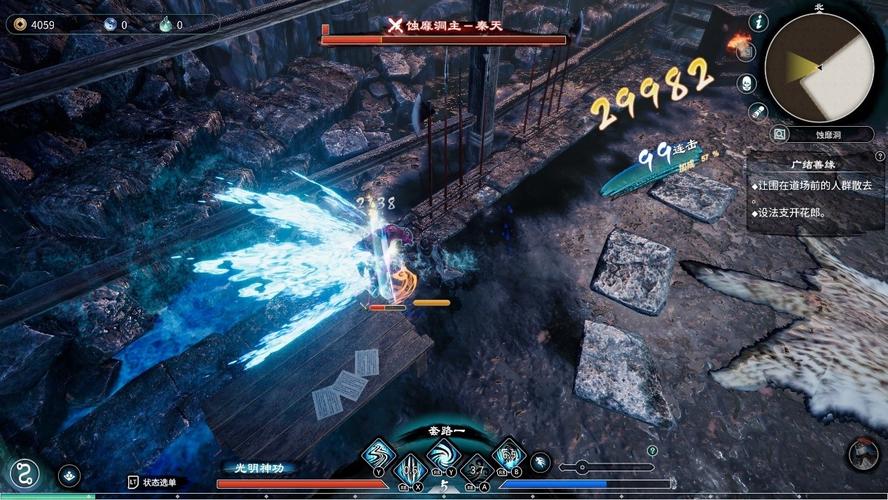
Task: Select the skull icon beside the minimap
Action: point(747,82)
